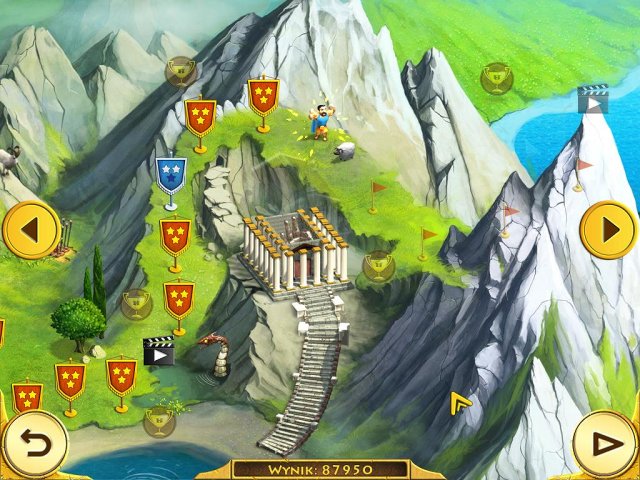
Task: Go to the next map area
Action: [608, 231]
